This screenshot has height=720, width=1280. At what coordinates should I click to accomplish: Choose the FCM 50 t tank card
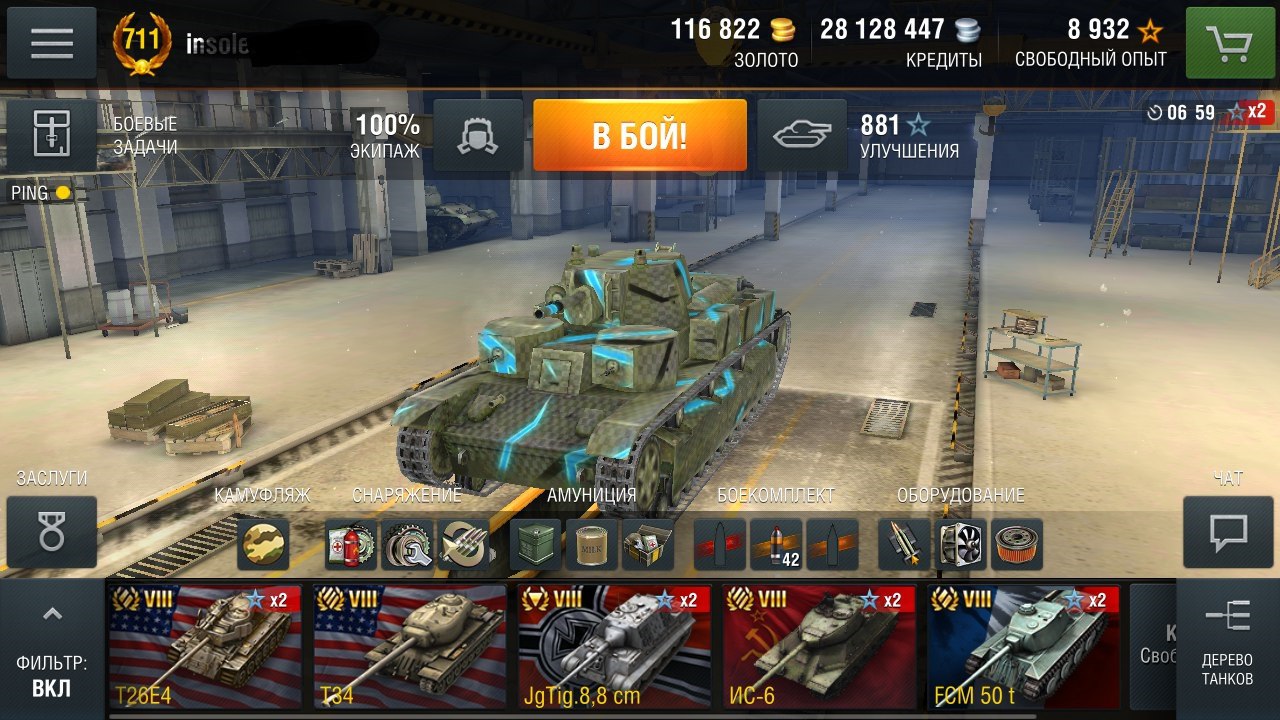[1023, 646]
